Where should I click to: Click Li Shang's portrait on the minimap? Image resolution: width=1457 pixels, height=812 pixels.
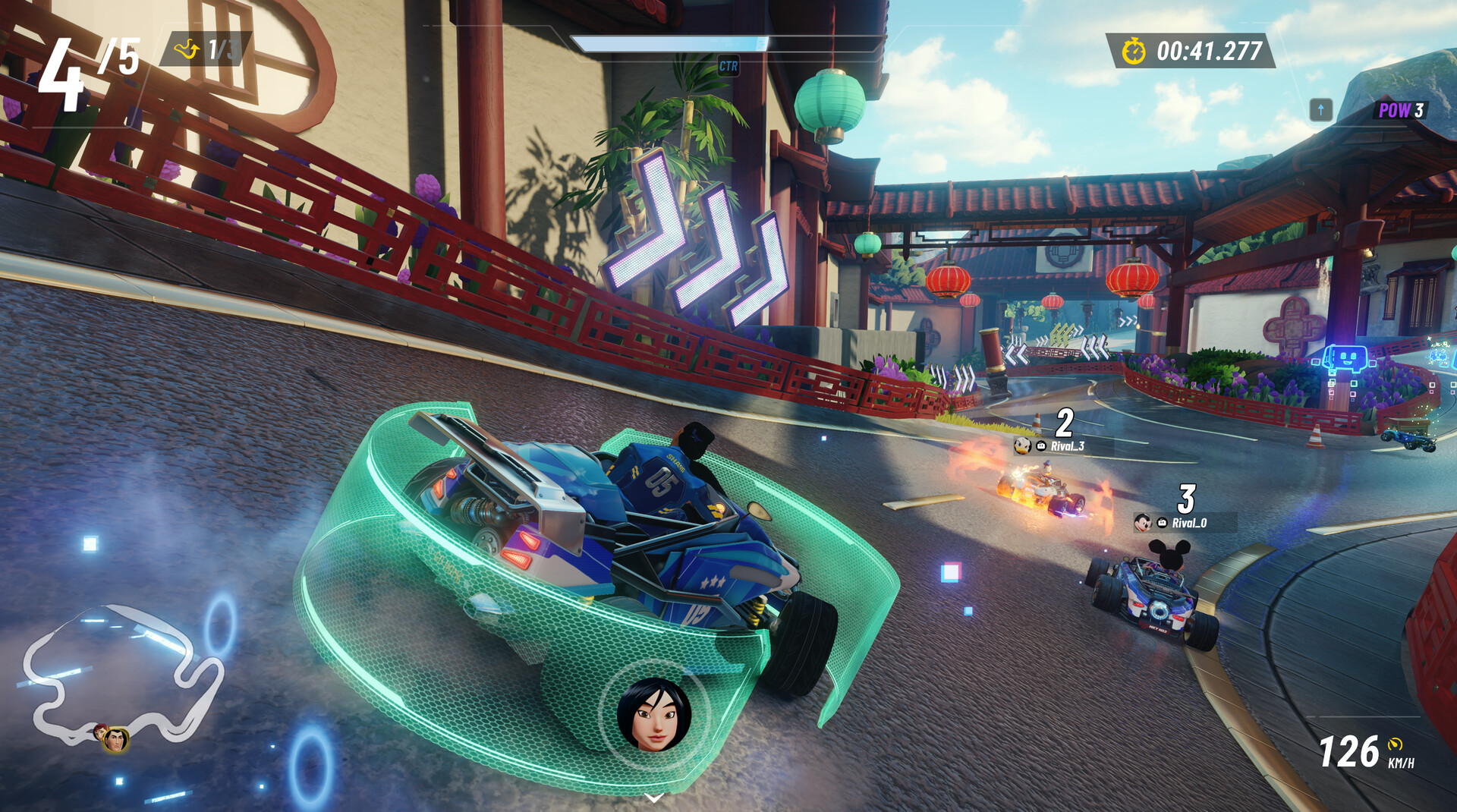pyautogui.click(x=117, y=741)
